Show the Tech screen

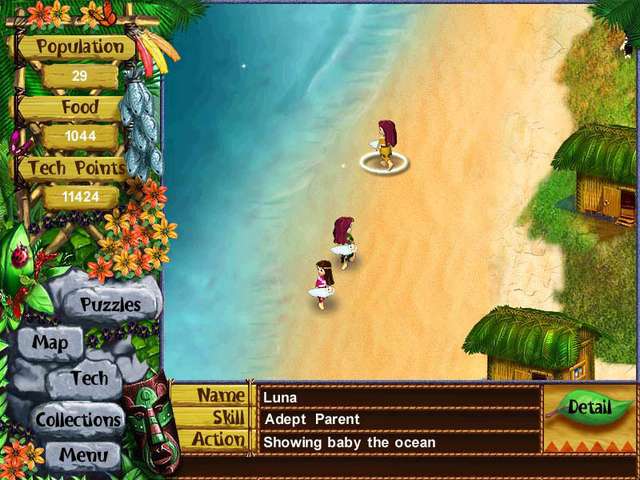(90, 379)
